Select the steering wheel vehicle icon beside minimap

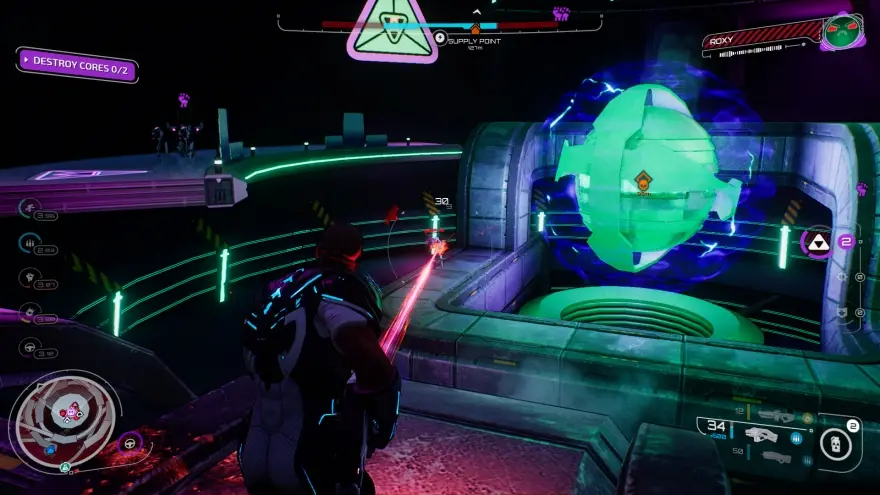128,442
